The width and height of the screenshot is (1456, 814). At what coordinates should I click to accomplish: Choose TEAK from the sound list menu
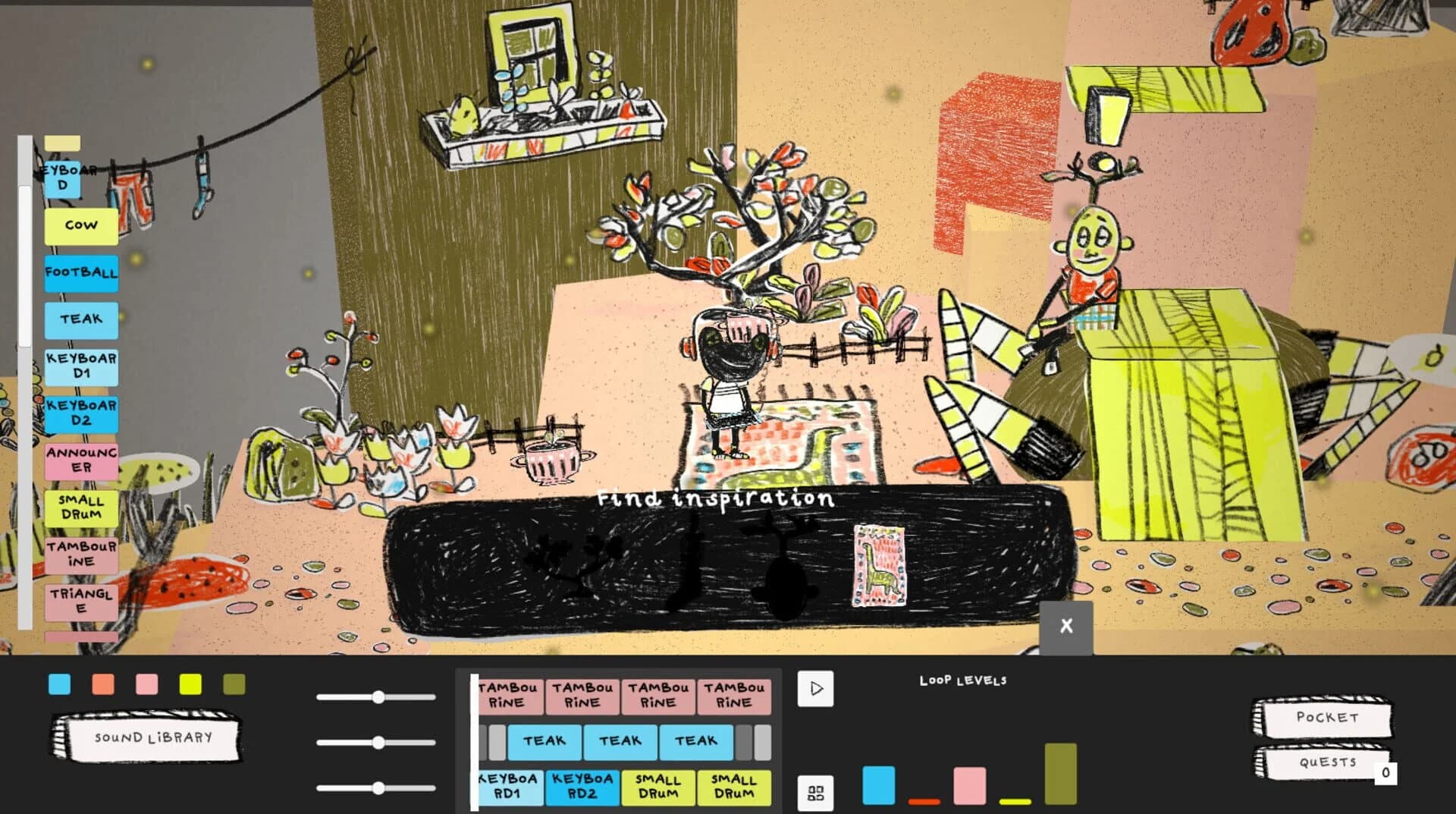(80, 319)
